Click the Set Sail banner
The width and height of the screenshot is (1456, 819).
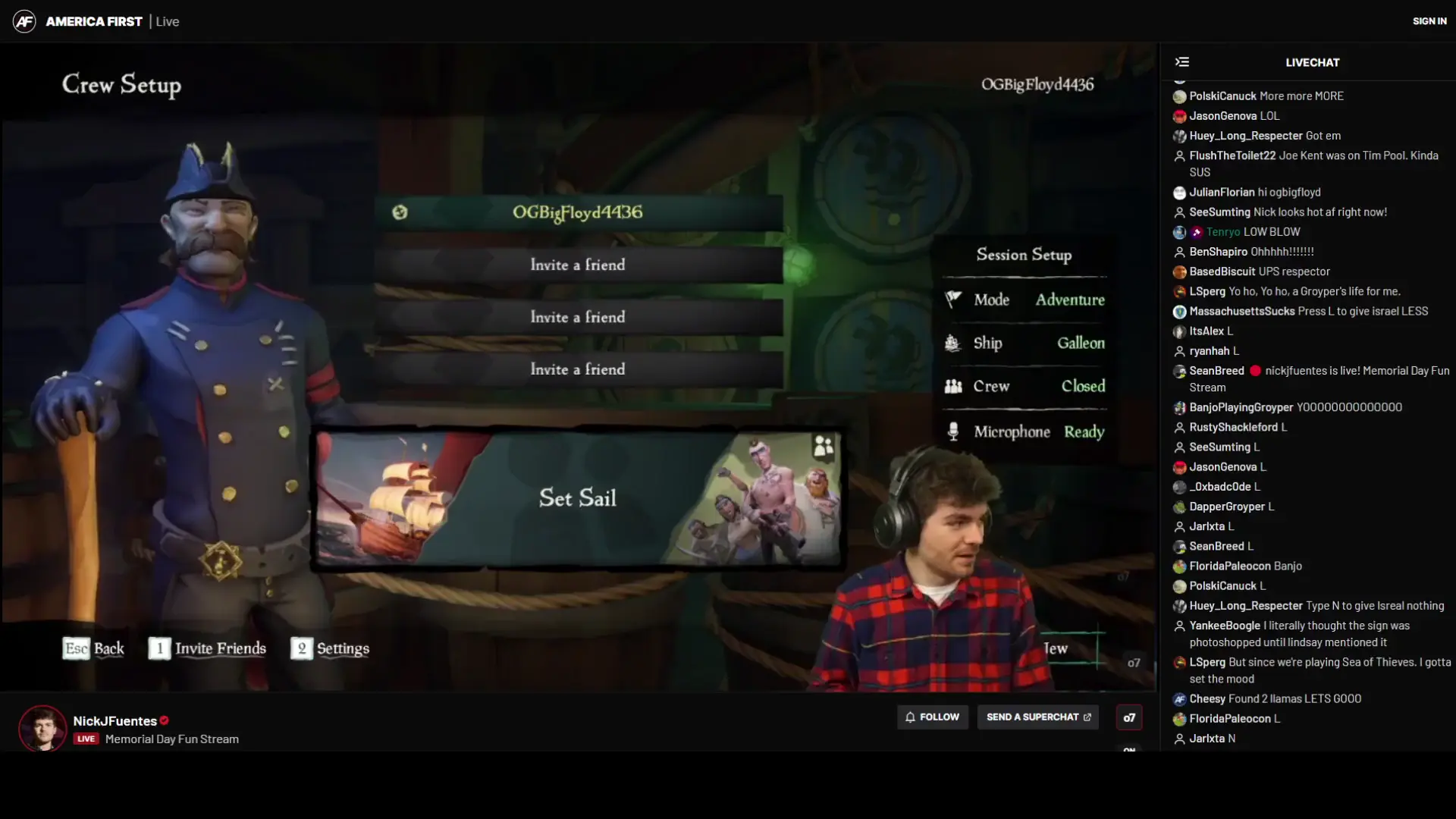point(577,498)
